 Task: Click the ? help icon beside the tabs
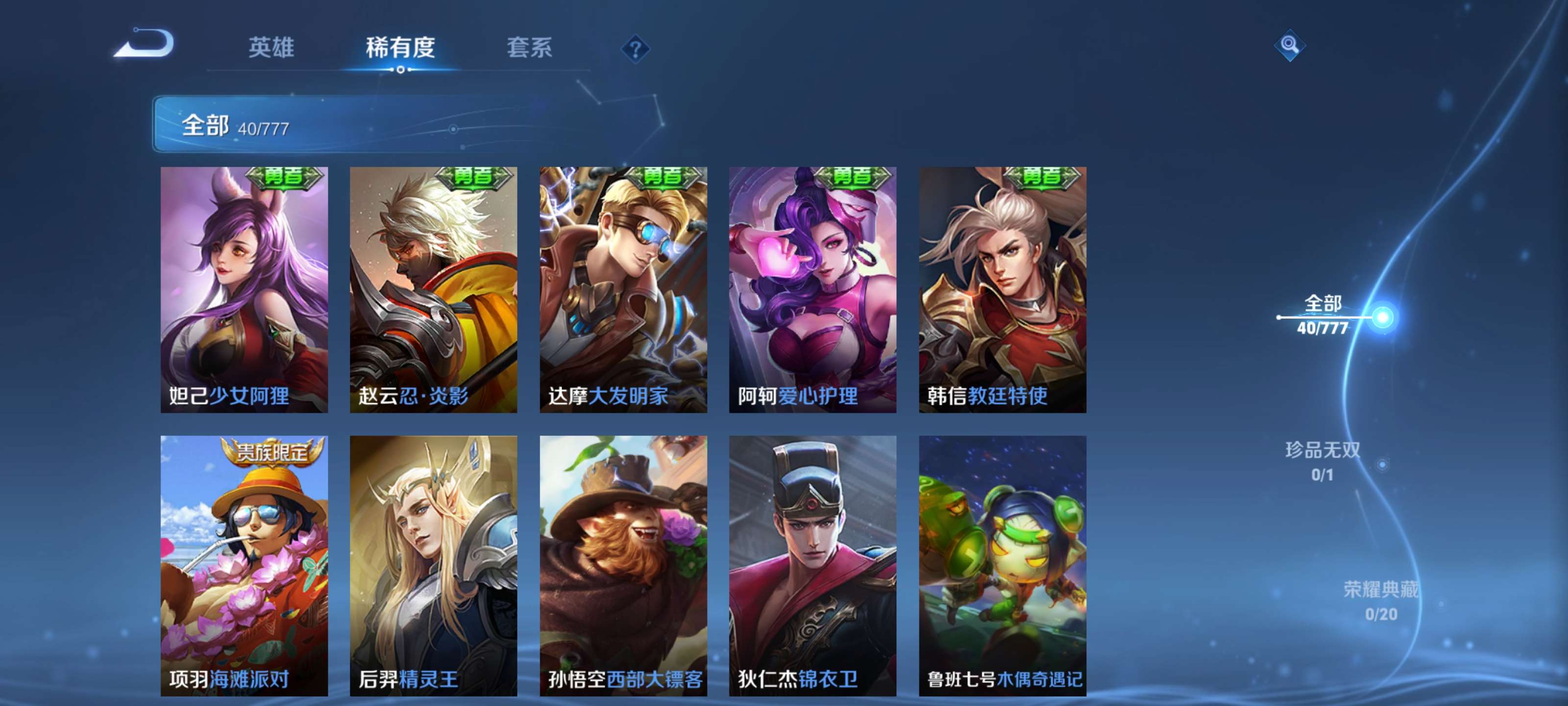pyautogui.click(x=635, y=49)
